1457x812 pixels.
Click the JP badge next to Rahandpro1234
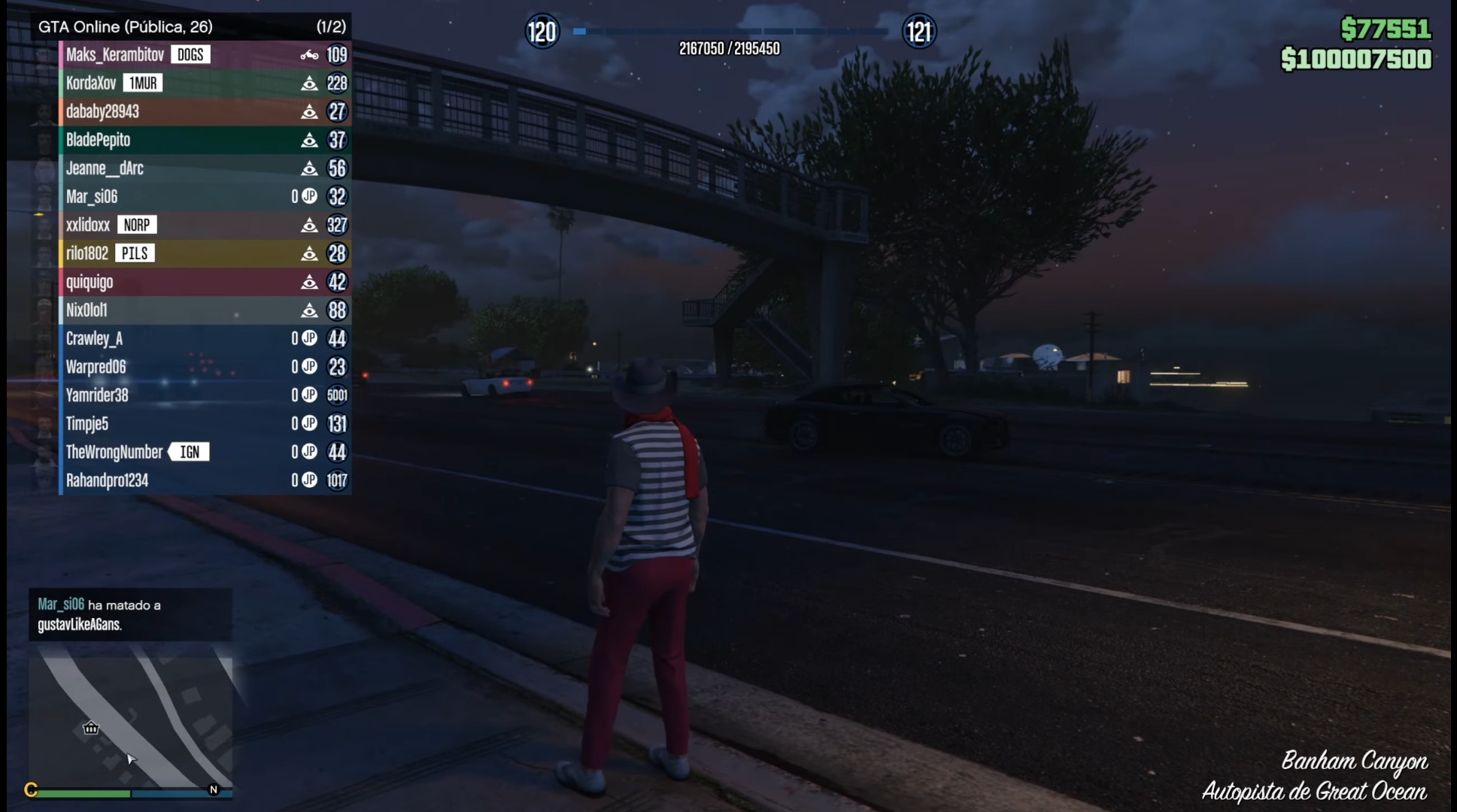point(308,480)
